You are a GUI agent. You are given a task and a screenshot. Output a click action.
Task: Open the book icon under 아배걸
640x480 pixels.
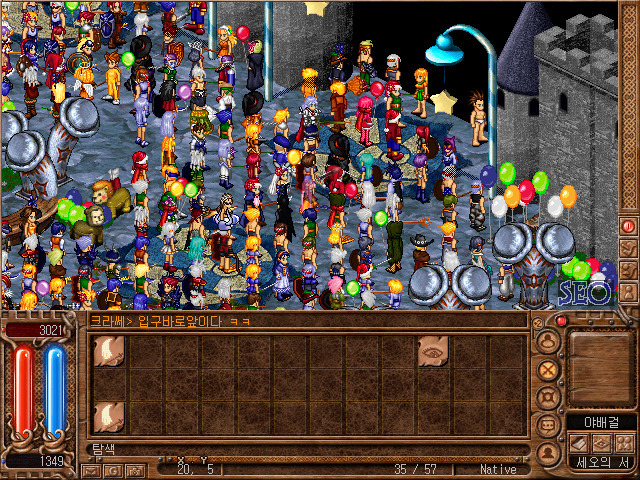click(x=578, y=442)
